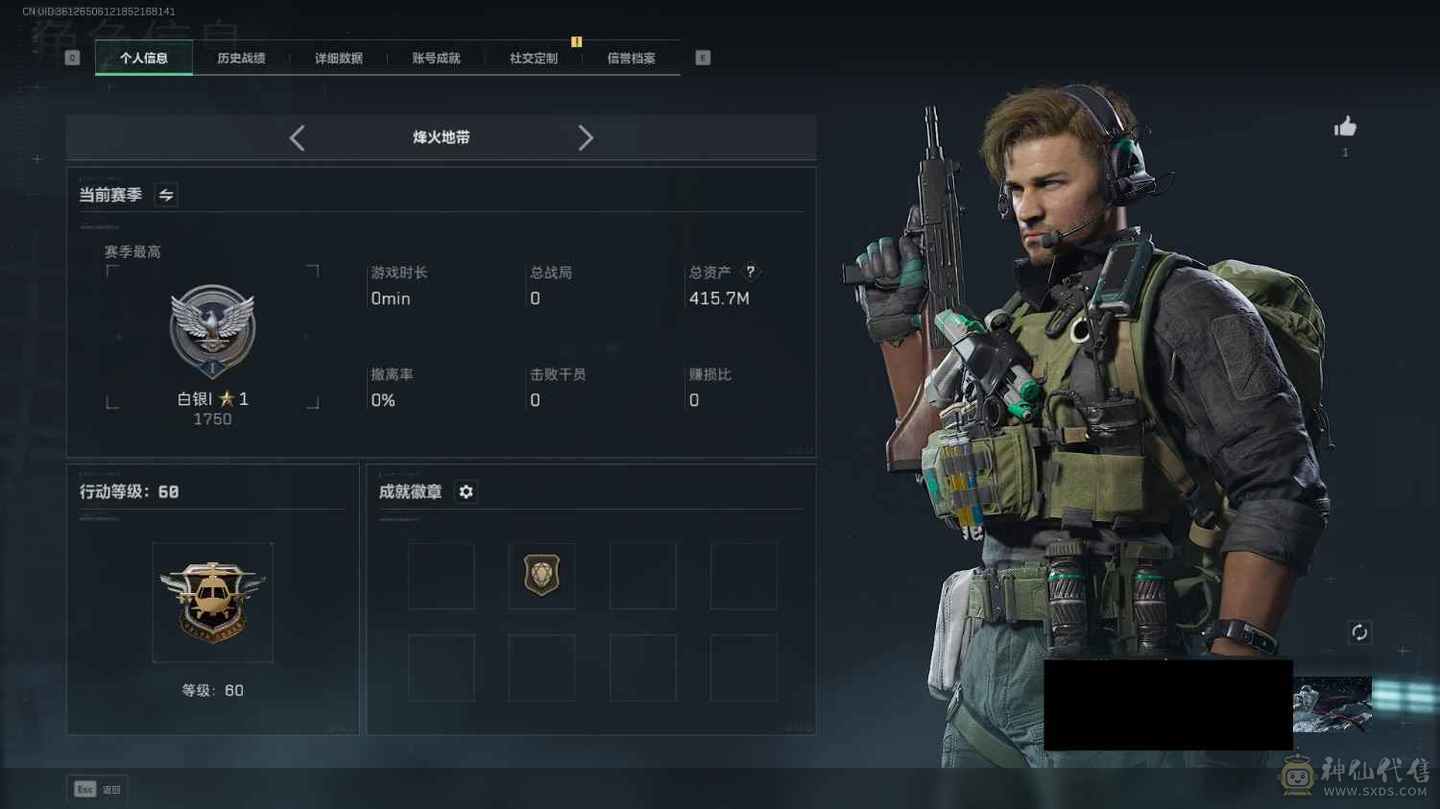Open the 社交定制 tab
Screen dimensions: 1440x809
click(x=533, y=58)
